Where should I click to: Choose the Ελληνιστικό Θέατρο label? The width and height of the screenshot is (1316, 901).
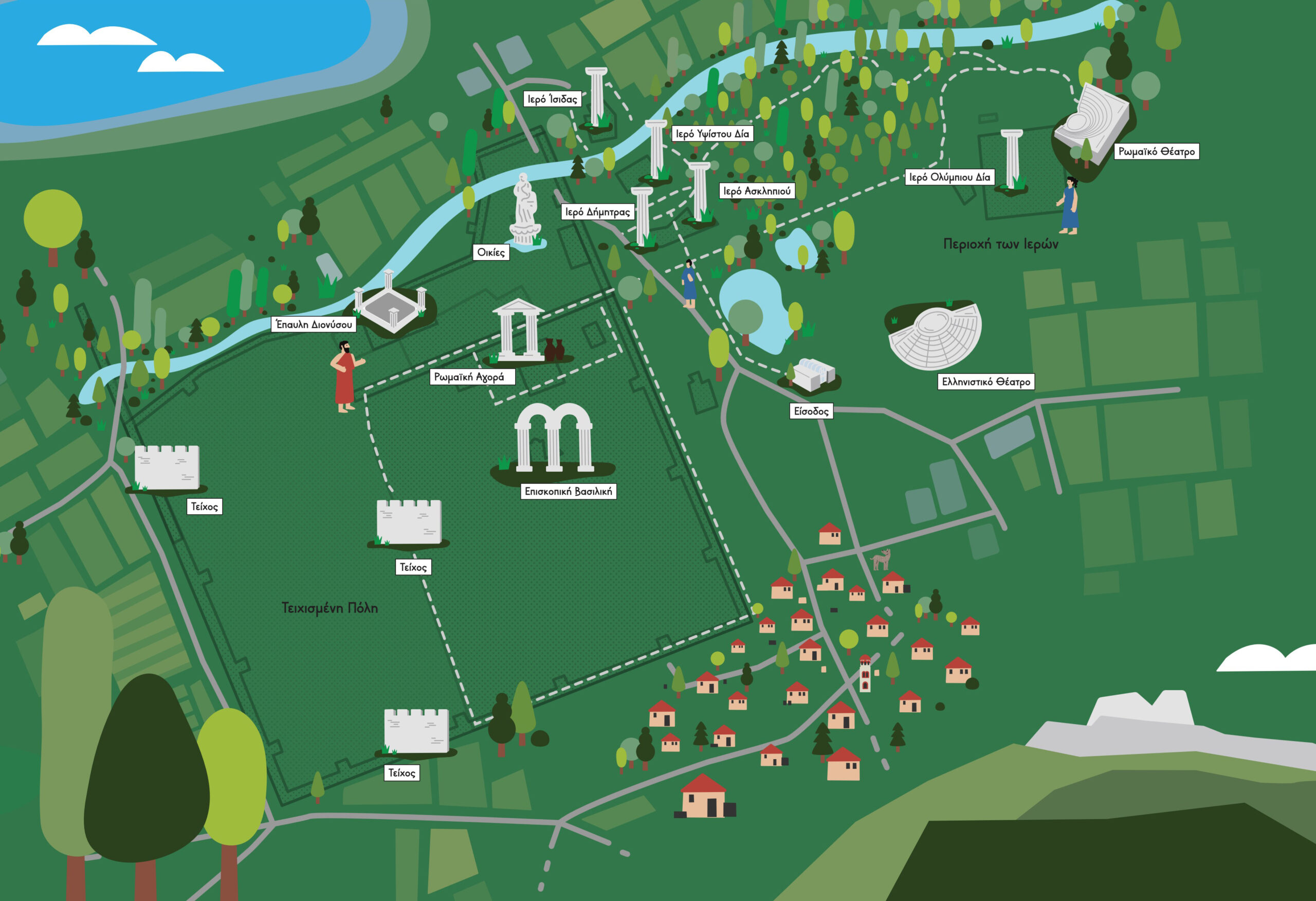[x=986, y=382]
